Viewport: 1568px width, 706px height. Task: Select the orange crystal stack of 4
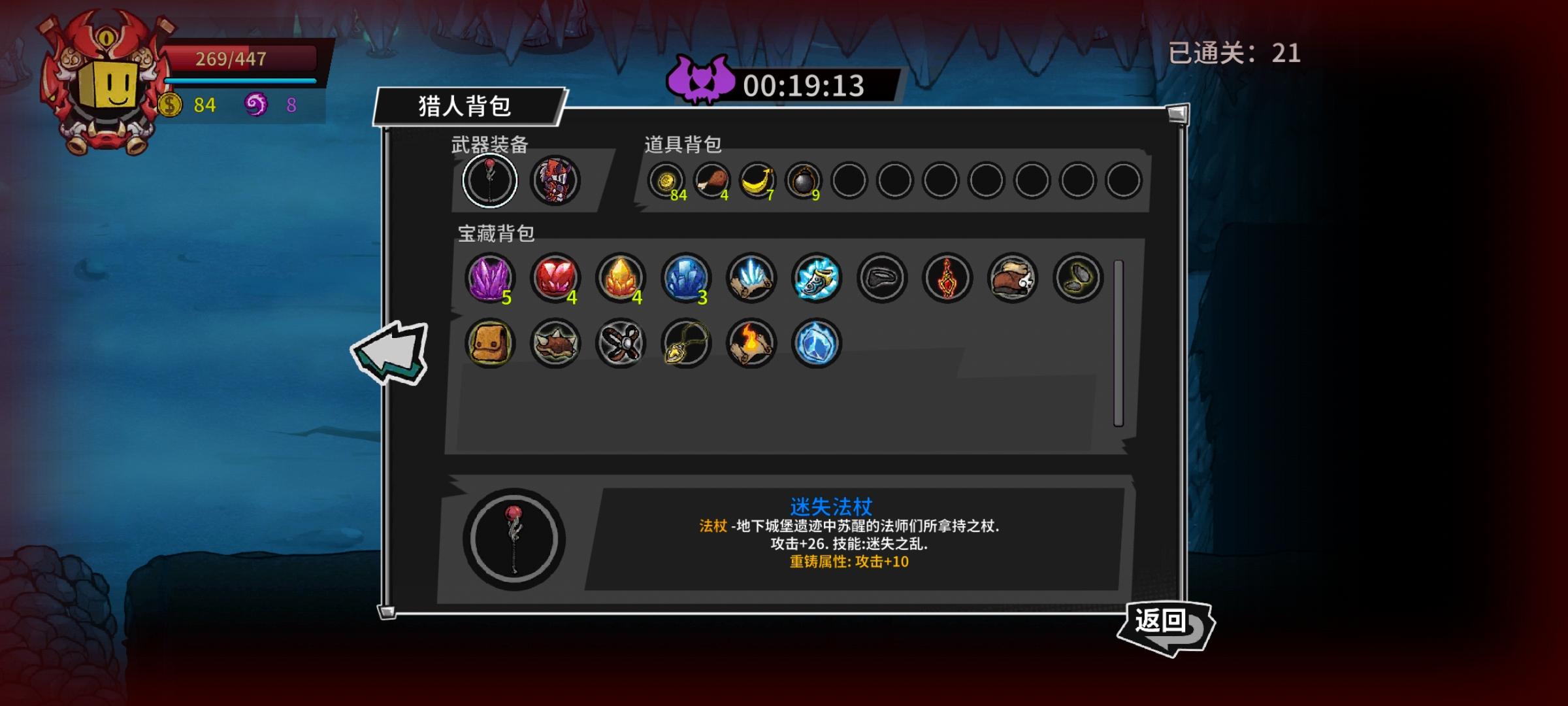pos(620,277)
